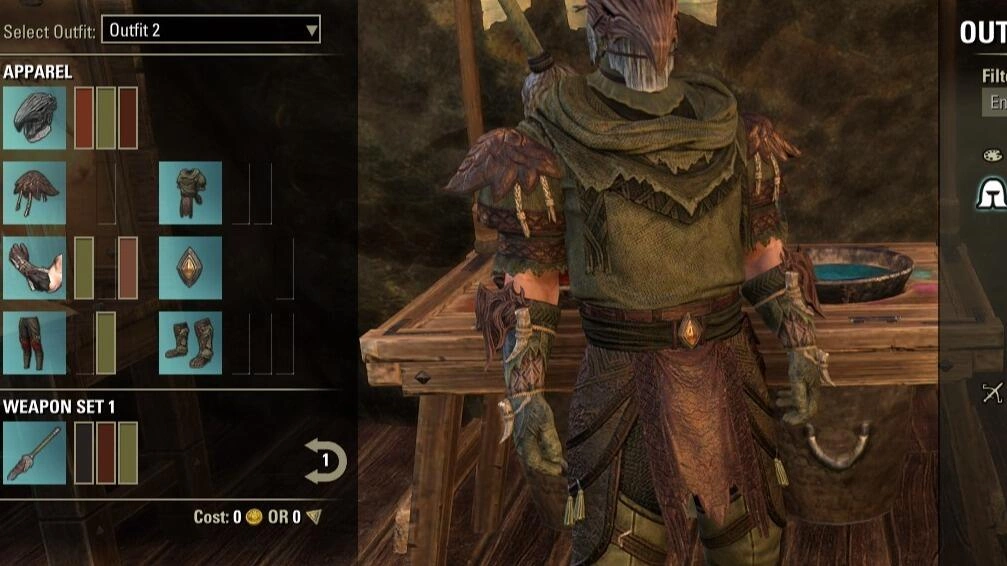The image size is (1007, 566).
Task: Open the dye palette category
Action: click(992, 155)
